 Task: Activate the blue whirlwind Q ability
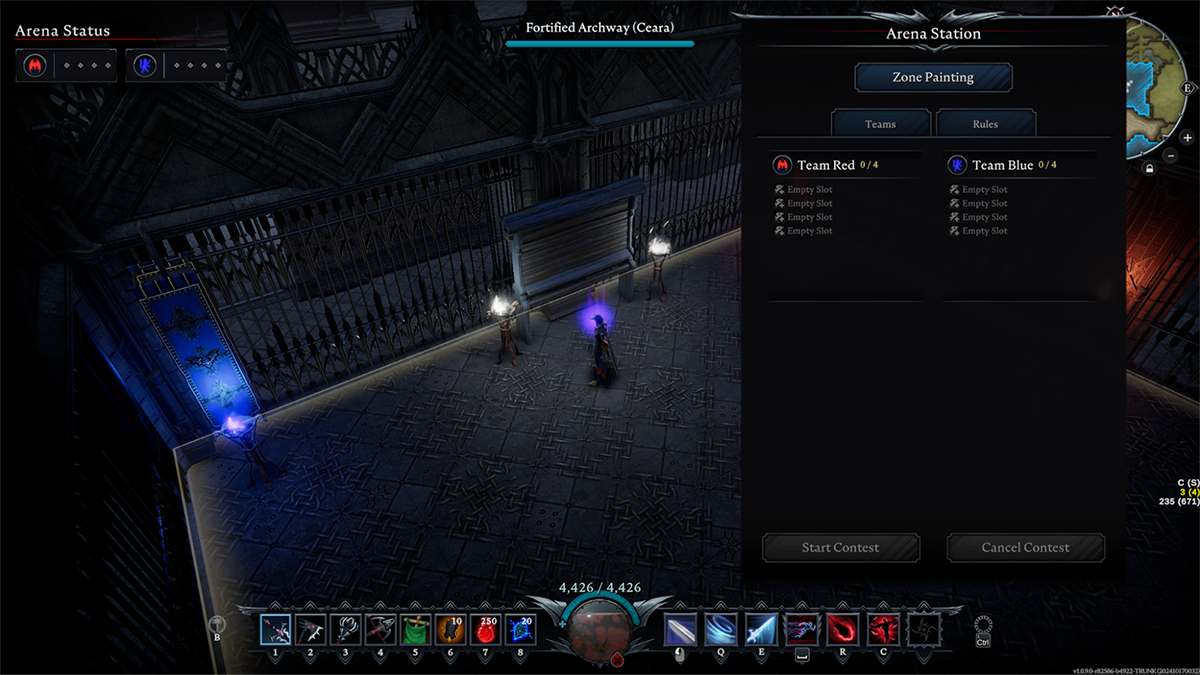720,630
